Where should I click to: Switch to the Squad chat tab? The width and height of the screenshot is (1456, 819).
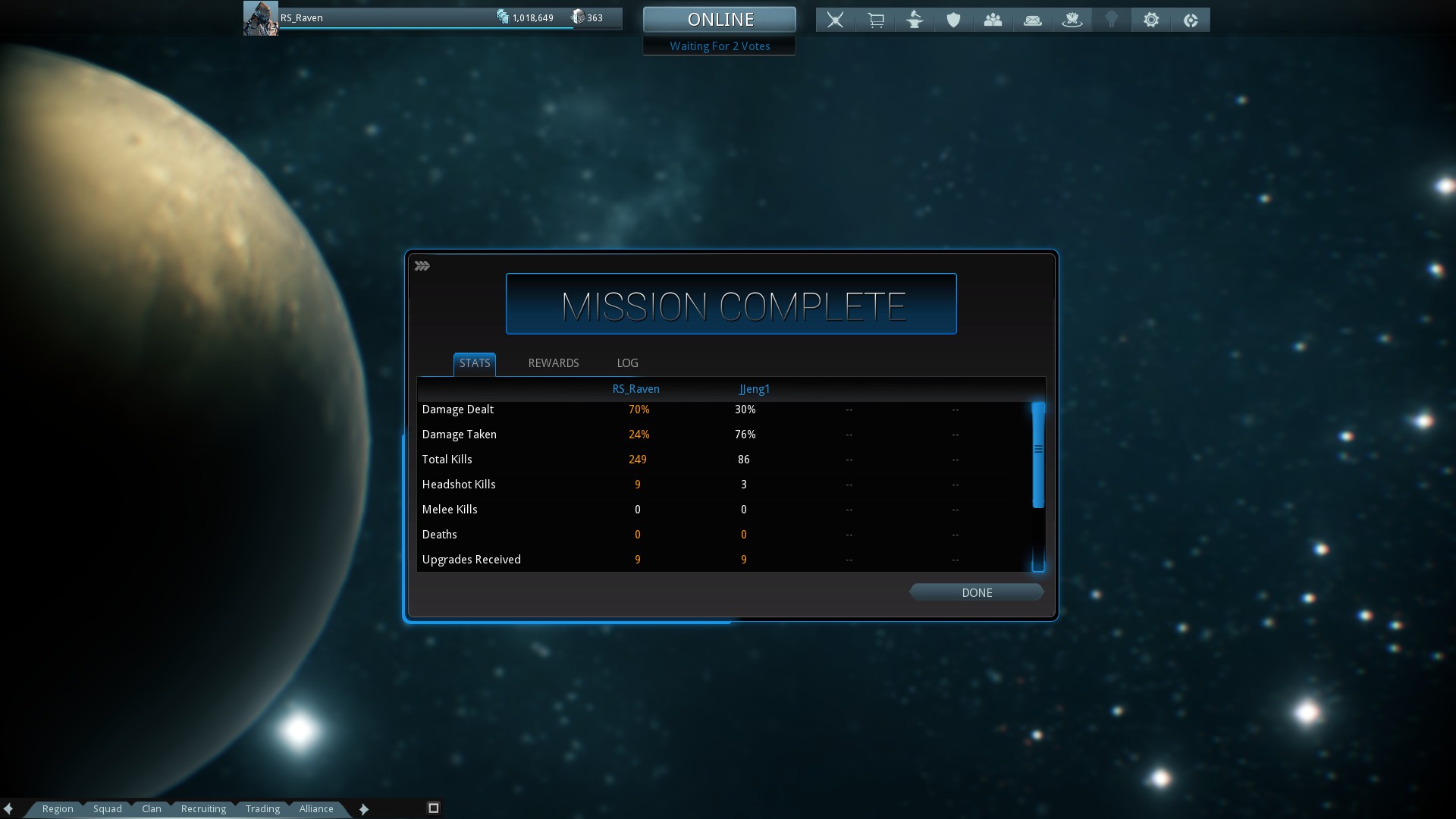(x=108, y=808)
